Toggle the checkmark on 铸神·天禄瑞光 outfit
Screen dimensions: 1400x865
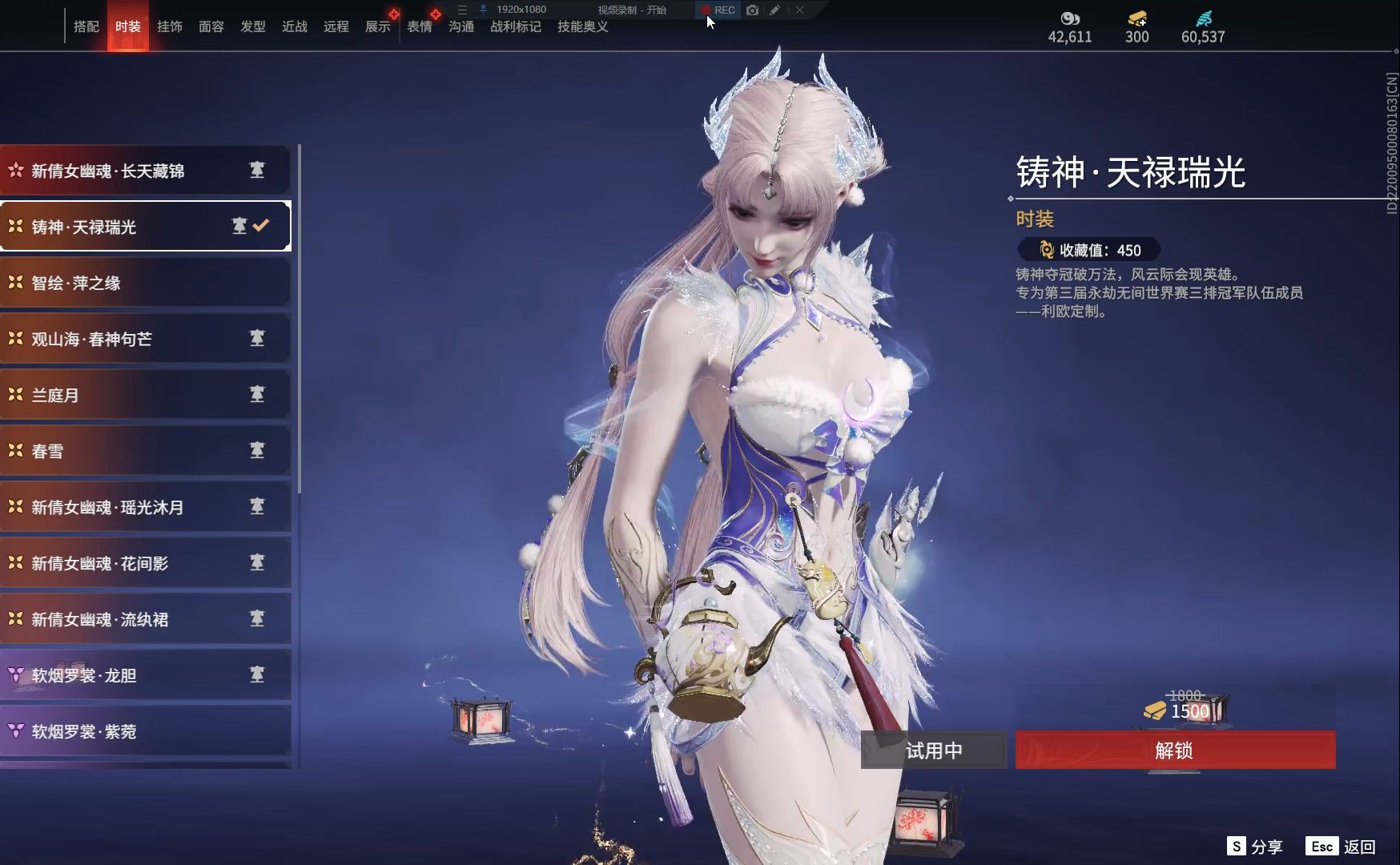point(260,226)
